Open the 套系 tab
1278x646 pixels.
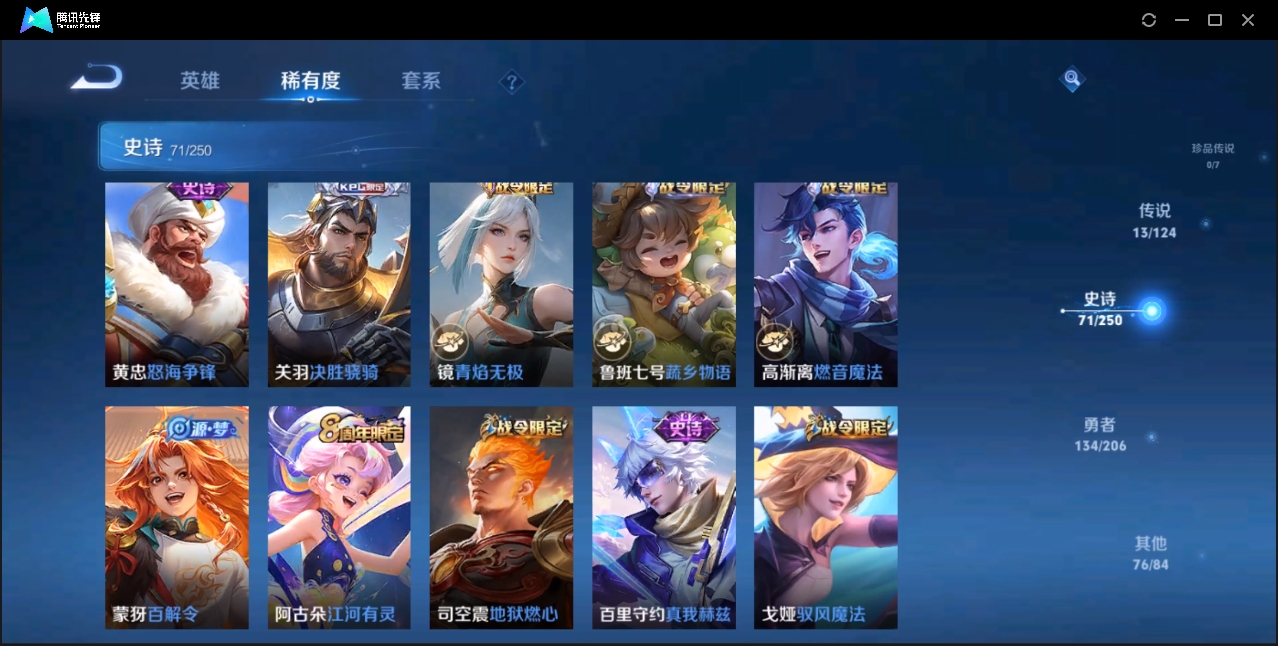tap(421, 81)
